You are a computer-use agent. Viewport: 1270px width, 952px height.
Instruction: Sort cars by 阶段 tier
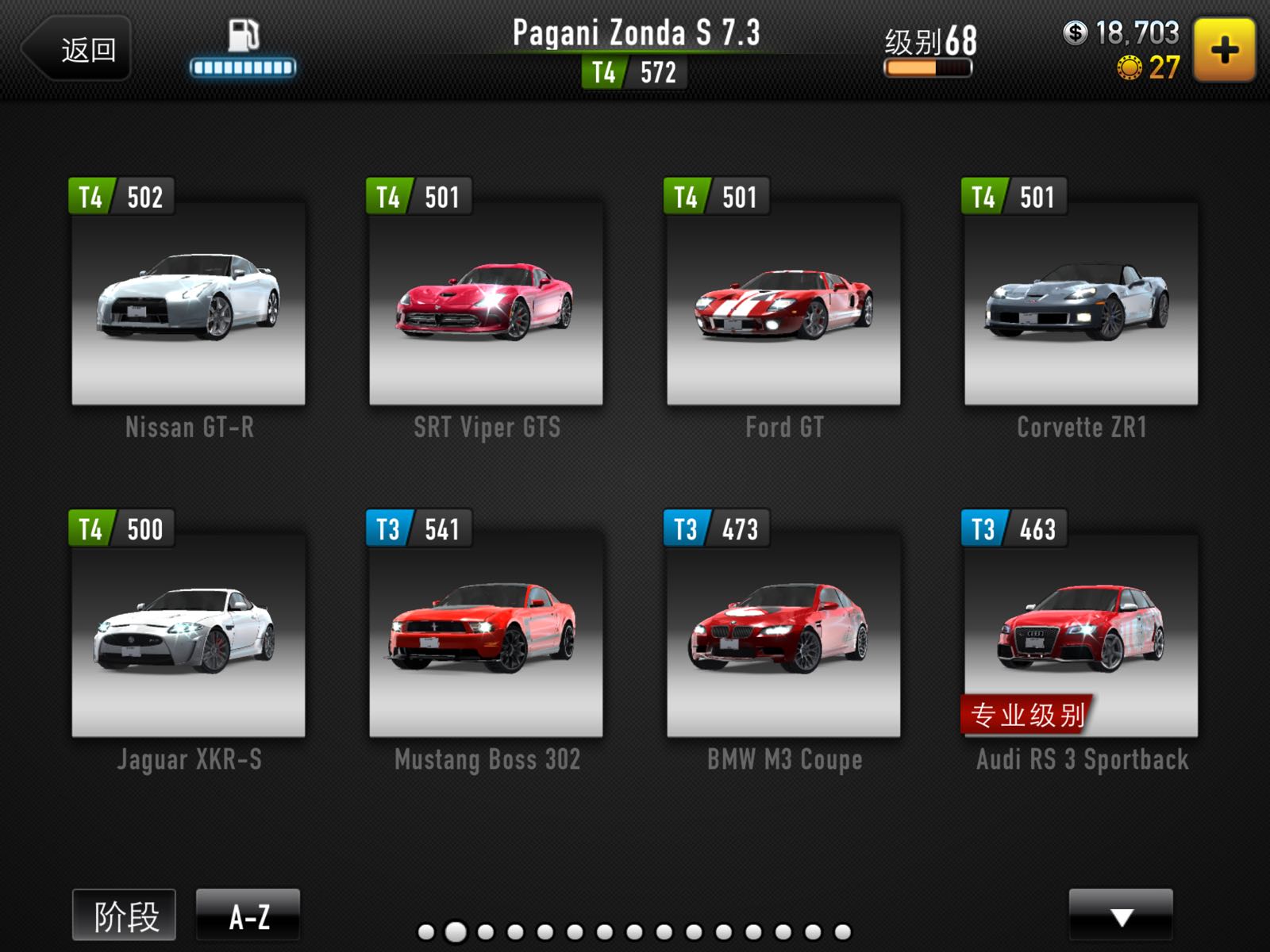[x=125, y=916]
